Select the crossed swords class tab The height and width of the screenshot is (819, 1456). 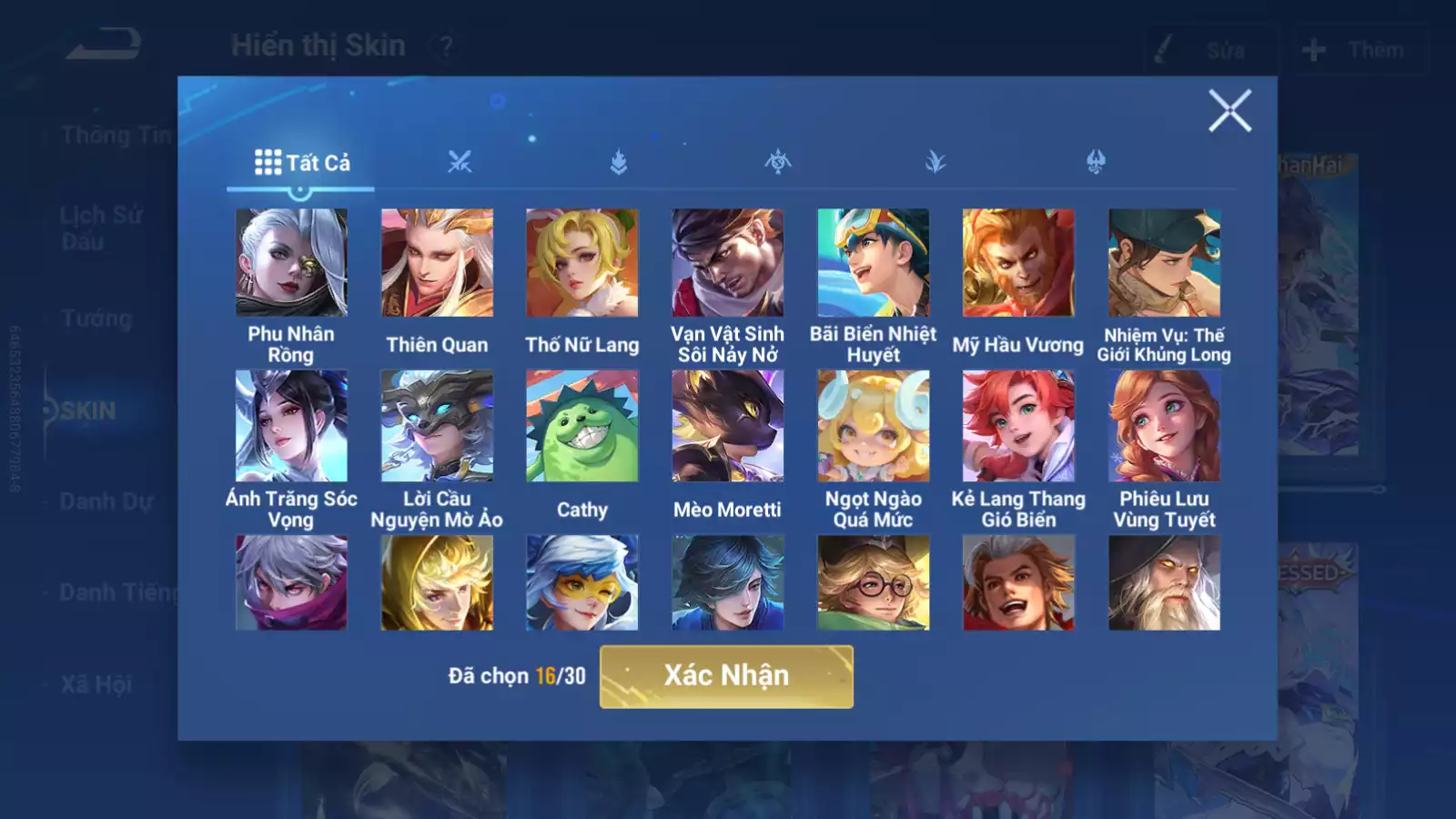pyautogui.click(x=460, y=163)
